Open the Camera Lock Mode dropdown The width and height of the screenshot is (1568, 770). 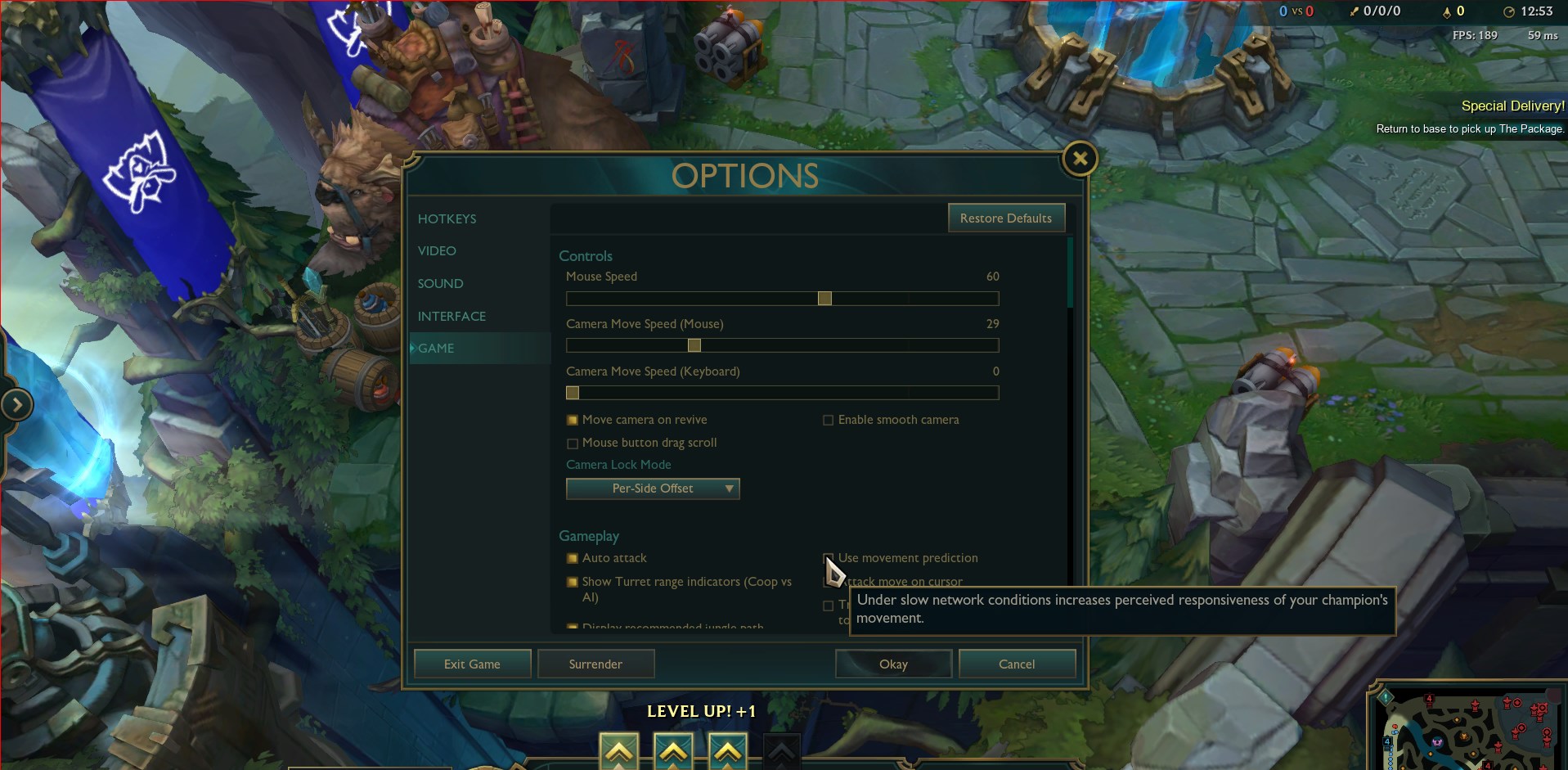653,489
